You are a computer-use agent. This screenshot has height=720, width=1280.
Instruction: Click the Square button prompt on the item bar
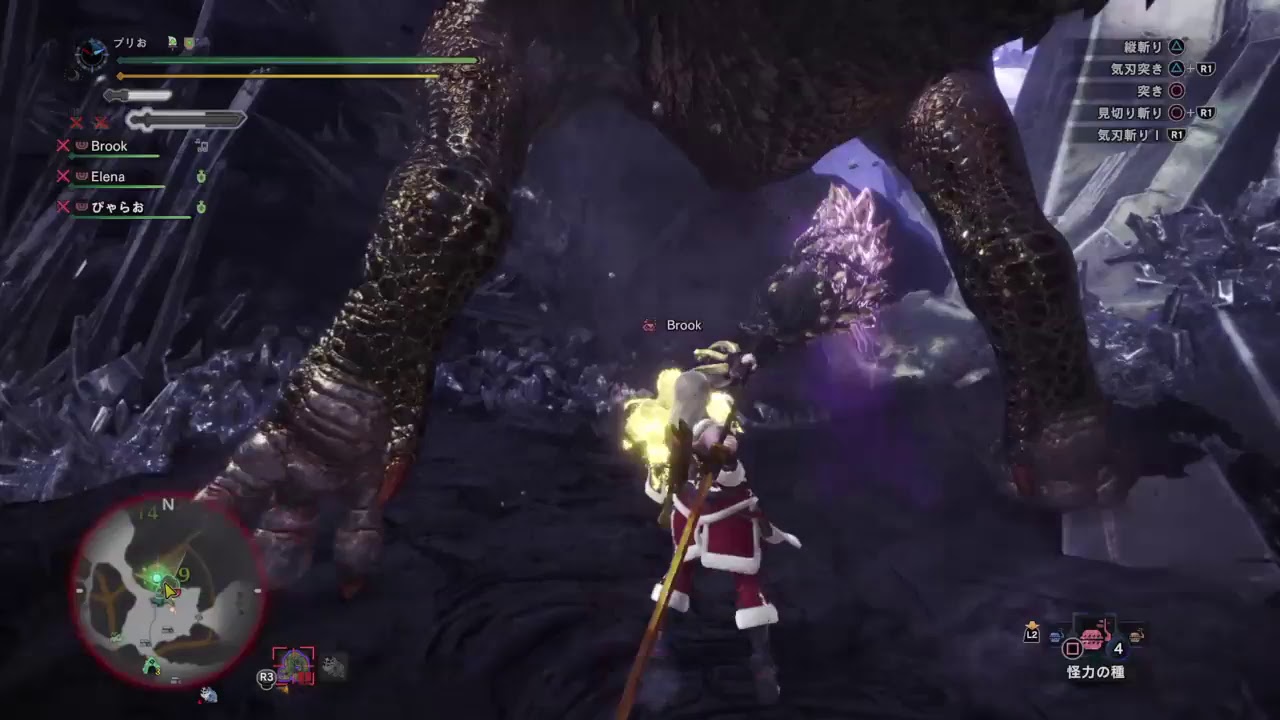(x=1073, y=646)
